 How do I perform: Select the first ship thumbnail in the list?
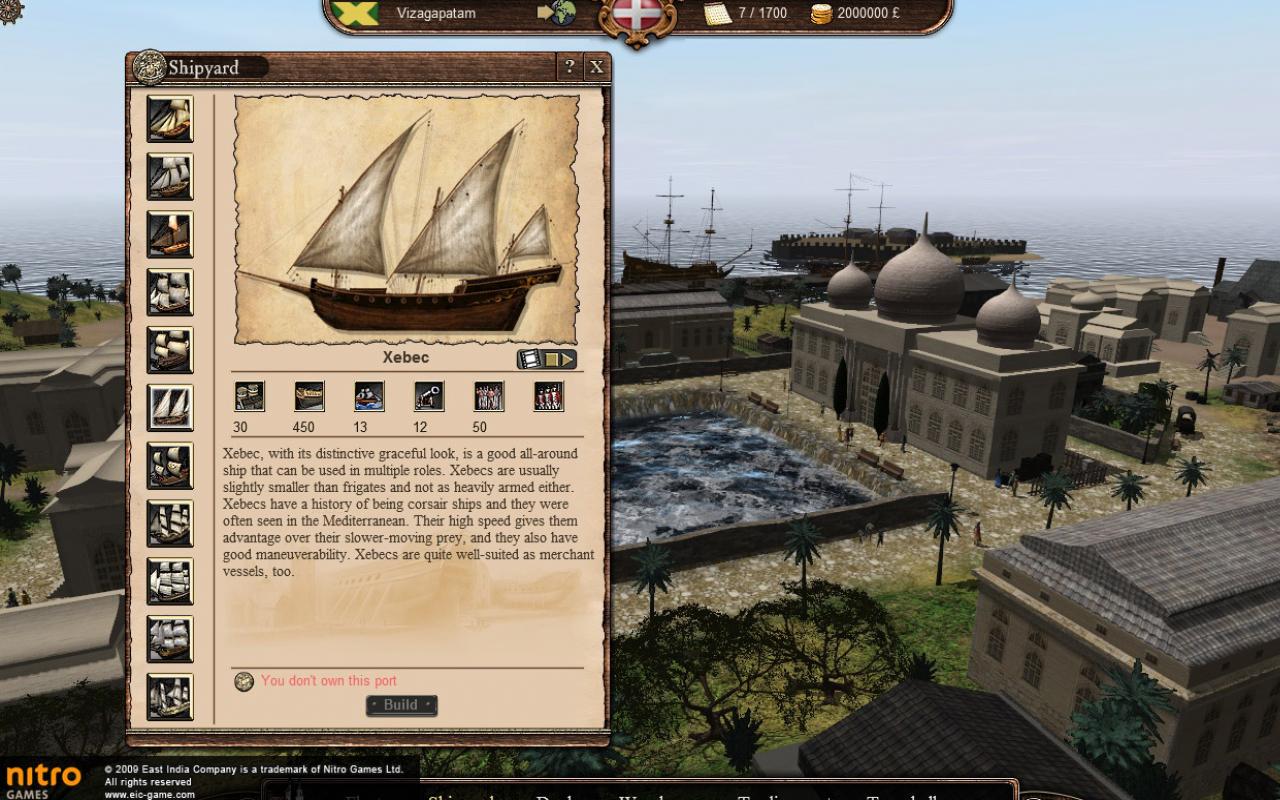[x=168, y=118]
